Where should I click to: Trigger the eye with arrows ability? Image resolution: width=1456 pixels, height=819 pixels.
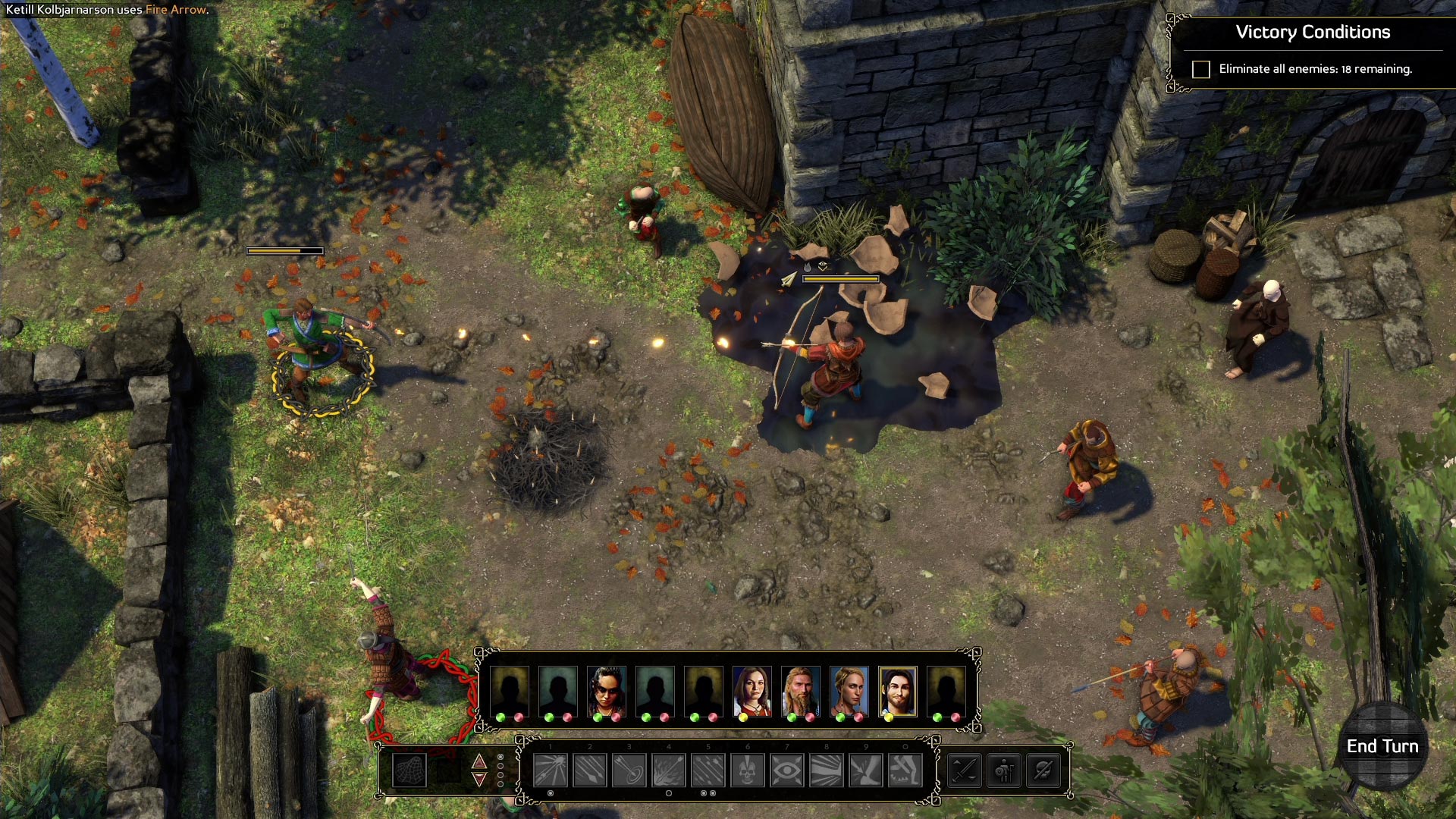(786, 771)
